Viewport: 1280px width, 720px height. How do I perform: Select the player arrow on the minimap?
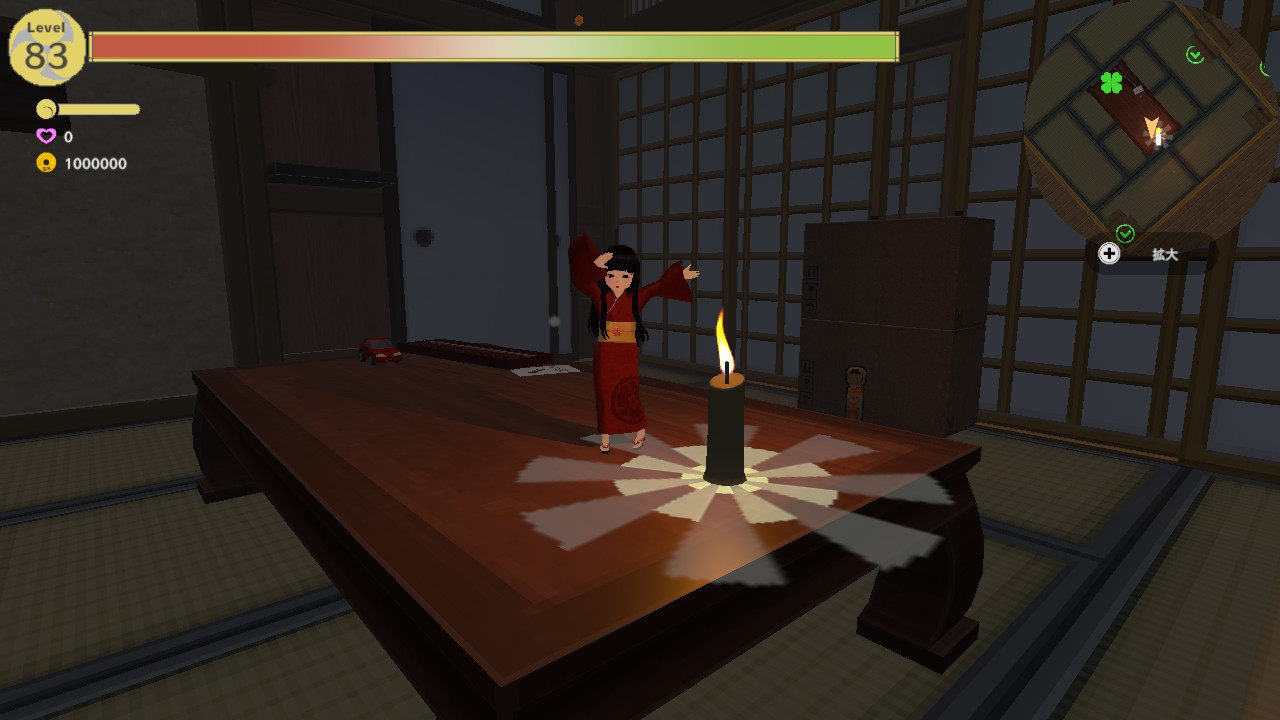1152,126
